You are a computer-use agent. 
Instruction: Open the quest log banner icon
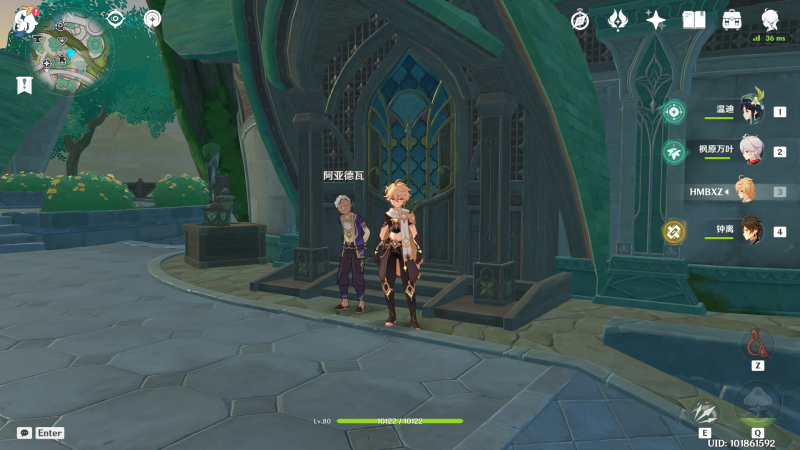coord(24,86)
